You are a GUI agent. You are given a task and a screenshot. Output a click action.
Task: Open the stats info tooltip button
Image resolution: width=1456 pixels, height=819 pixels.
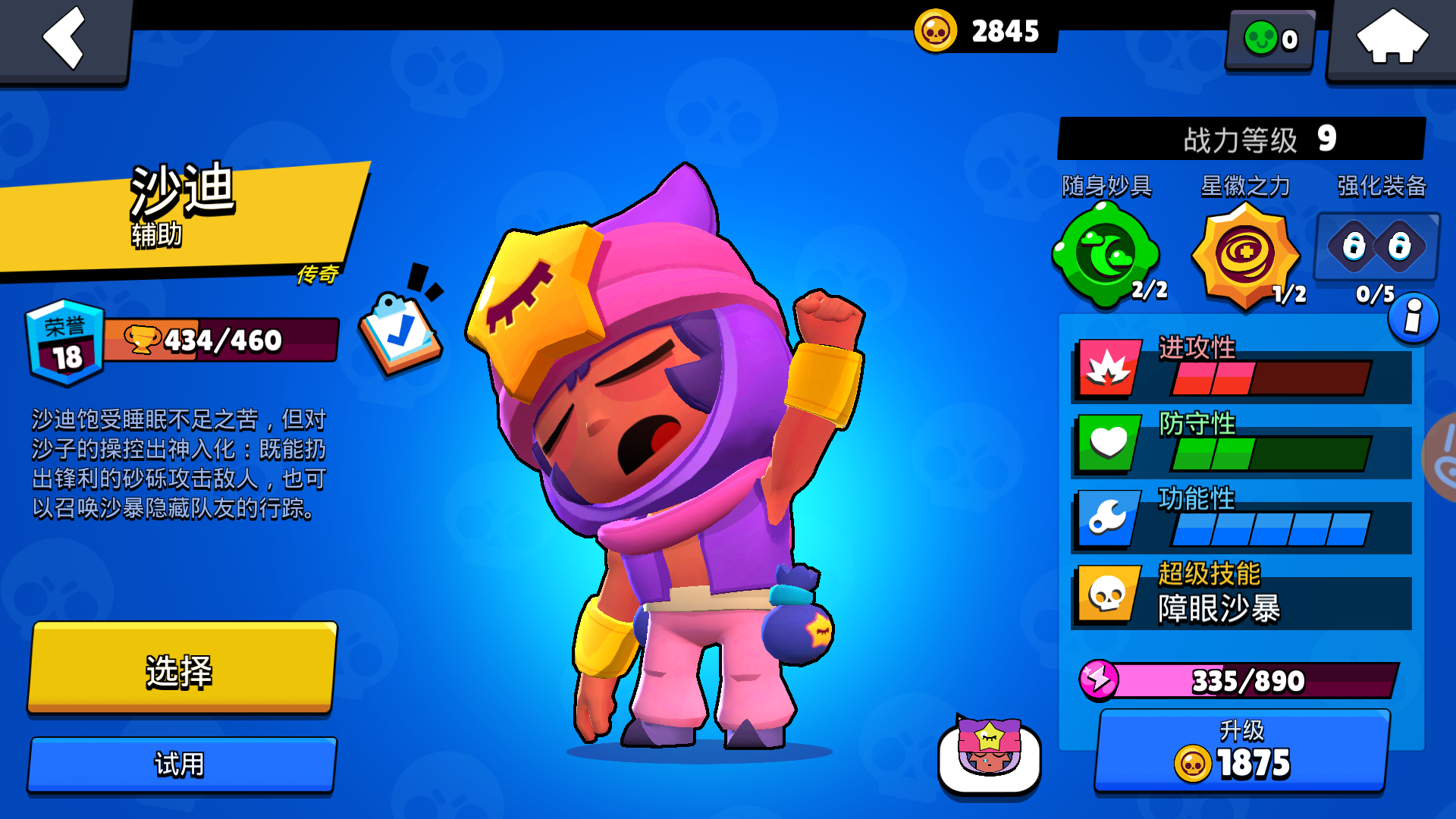pyautogui.click(x=1415, y=318)
